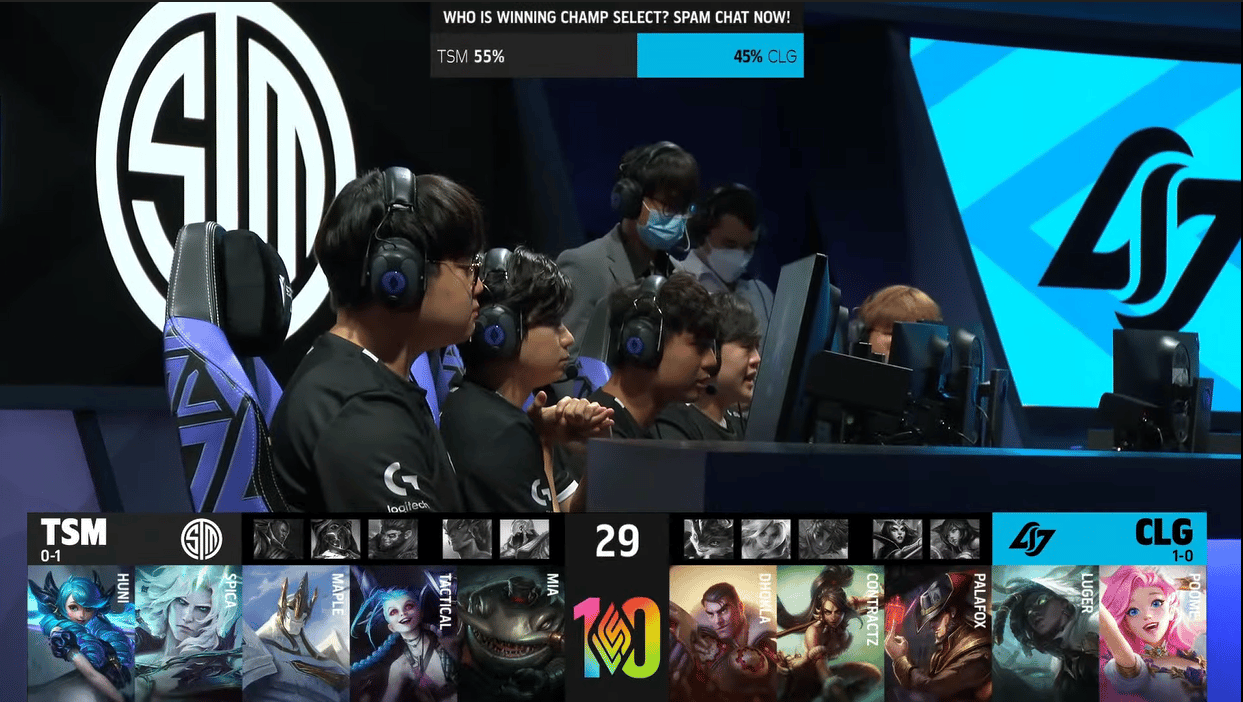This screenshot has height=702, width=1243.
Task: Select Dhokla's Jayce champion tile
Action: 722,632
